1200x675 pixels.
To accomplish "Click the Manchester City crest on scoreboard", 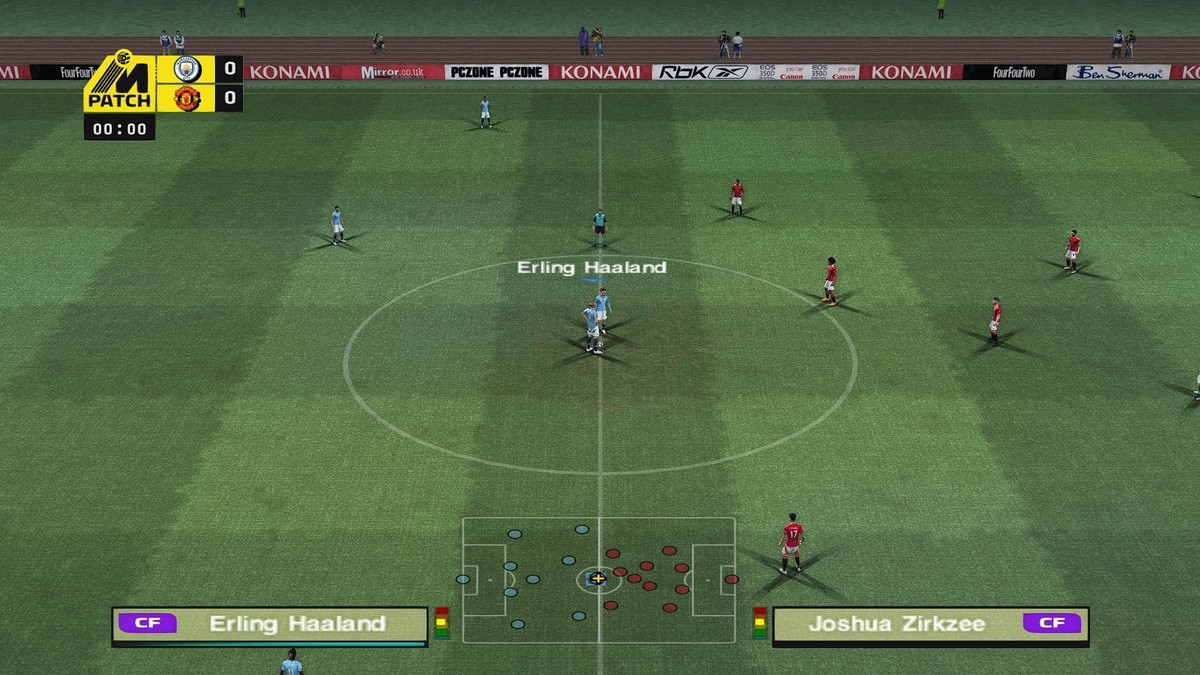I will pos(187,69).
